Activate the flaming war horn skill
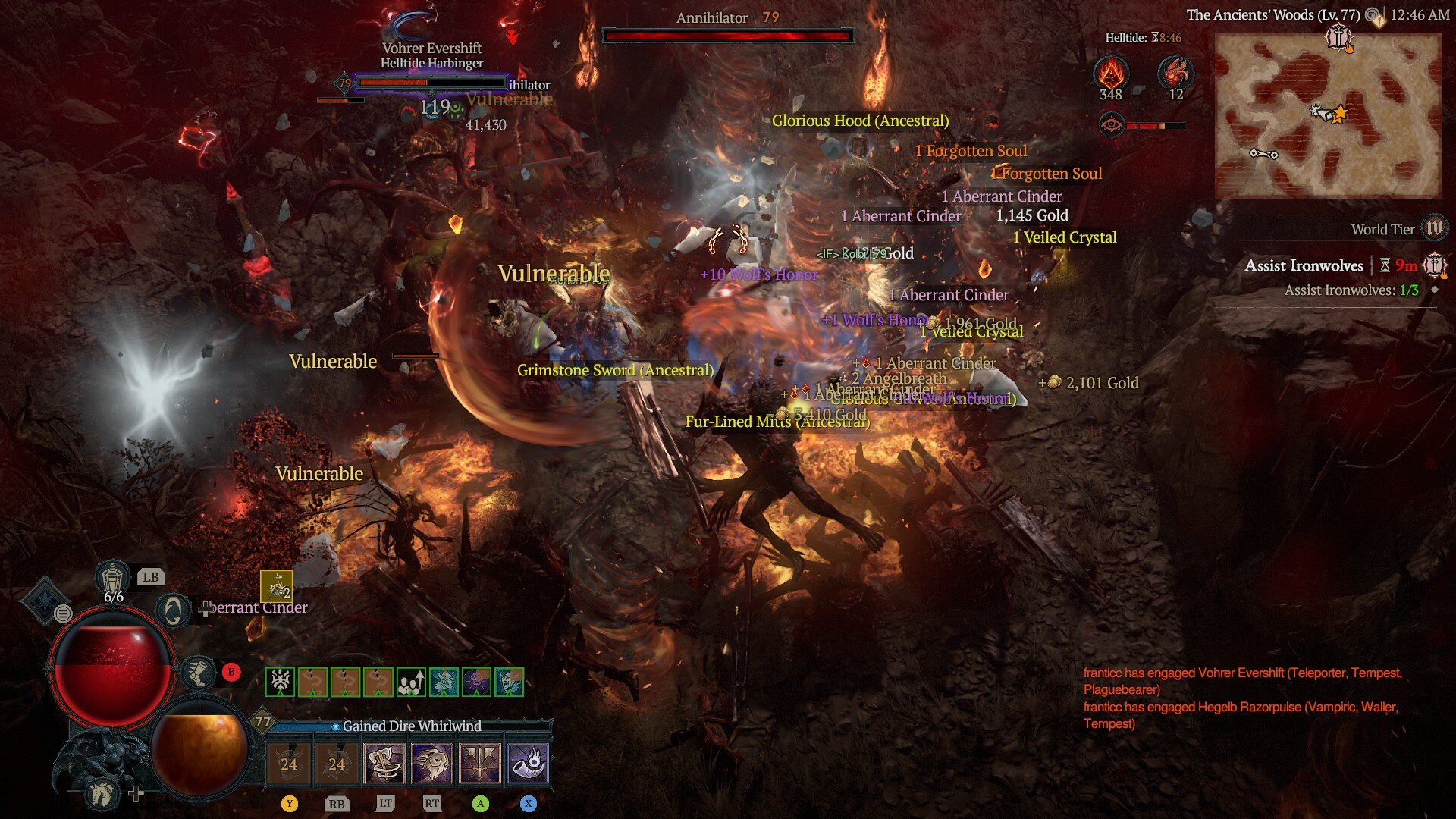This screenshot has width=1456, height=819. coord(528,763)
